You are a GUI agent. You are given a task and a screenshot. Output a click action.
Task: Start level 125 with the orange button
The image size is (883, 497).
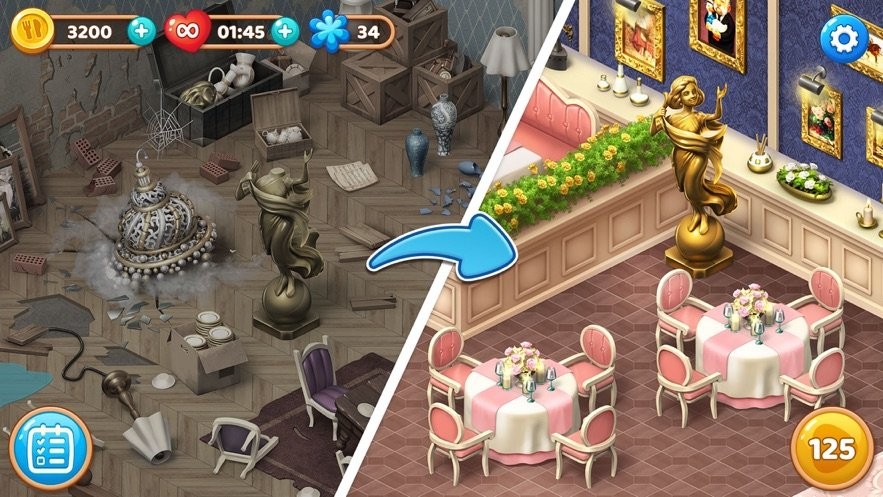pos(829,449)
